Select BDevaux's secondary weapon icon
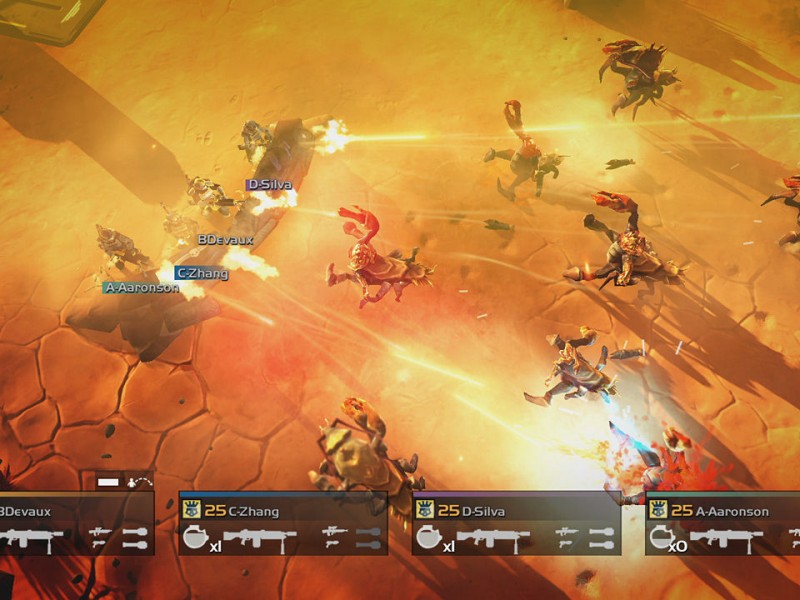Screen dimensions: 800x600 (100, 532)
